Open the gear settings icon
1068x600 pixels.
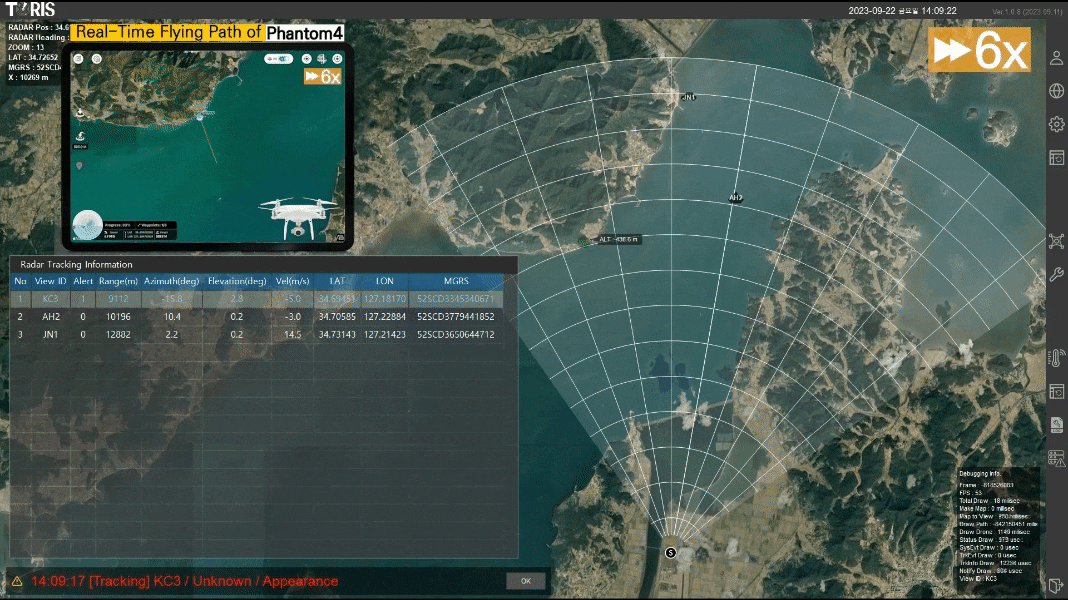pos(1056,124)
